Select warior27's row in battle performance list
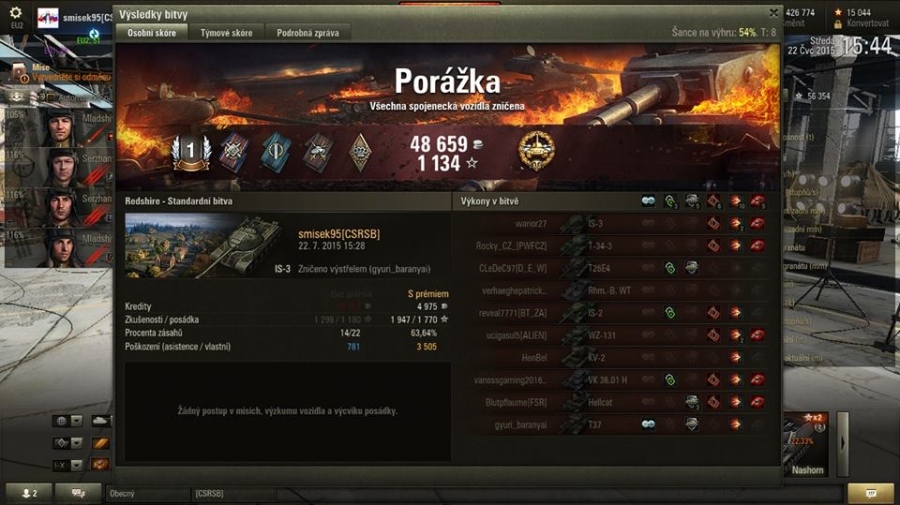This screenshot has height=505, width=900. 610,223
